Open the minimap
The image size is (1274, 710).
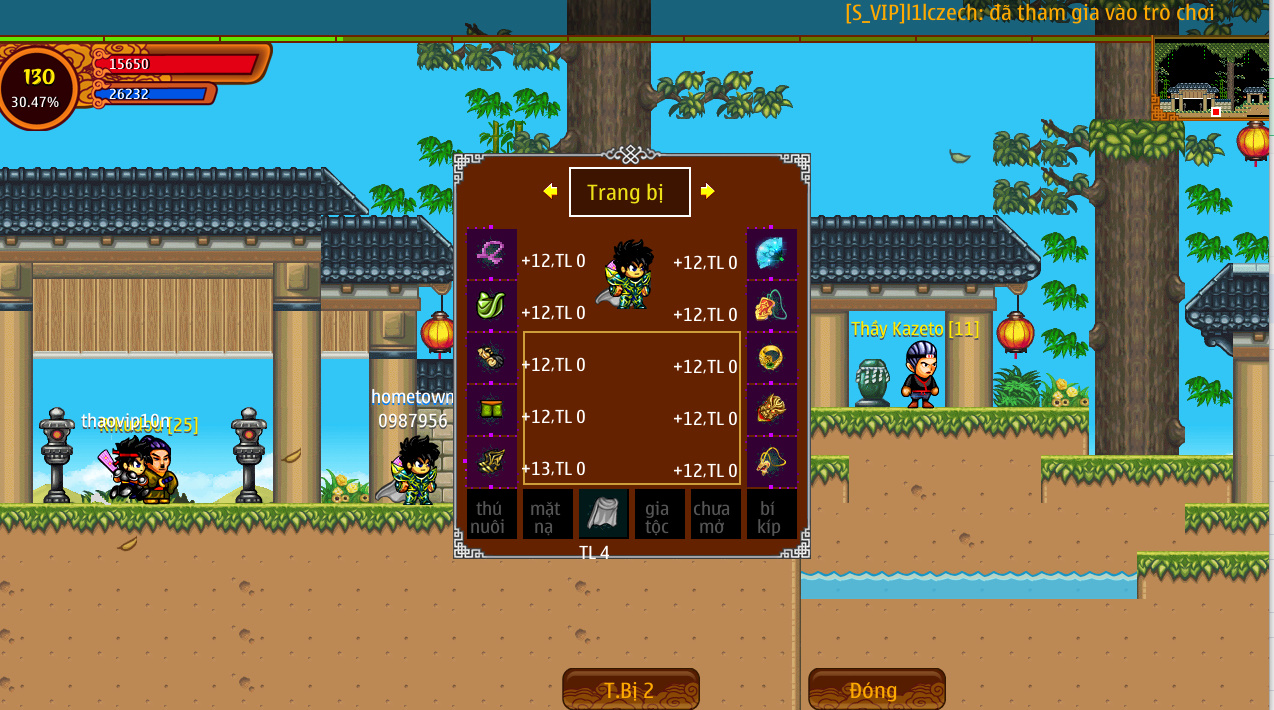[x=1210, y=80]
